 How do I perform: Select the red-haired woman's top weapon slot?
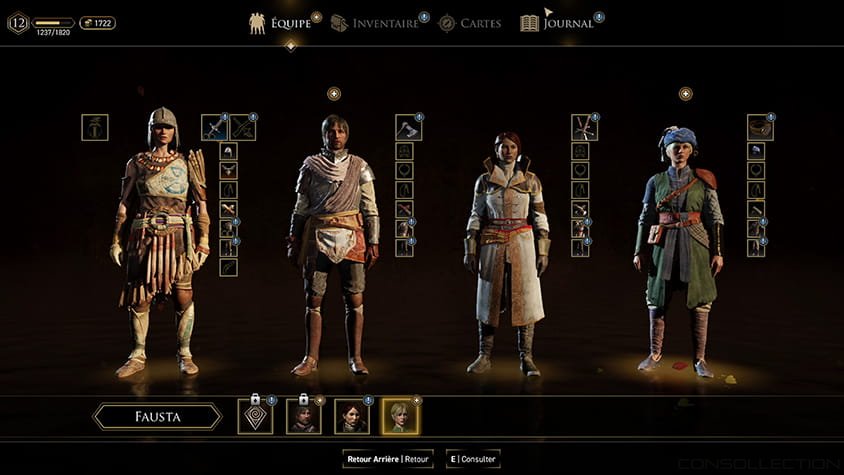[584, 127]
